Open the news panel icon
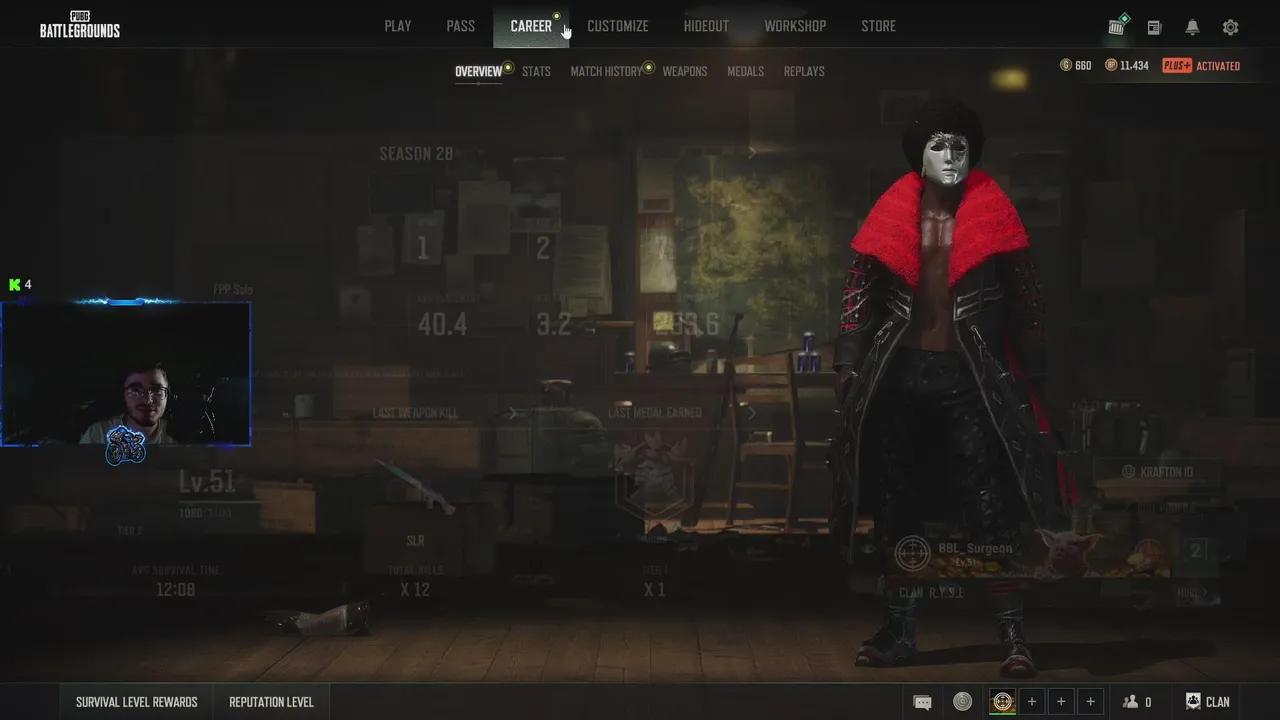Image resolution: width=1280 pixels, height=720 pixels. click(x=1154, y=27)
